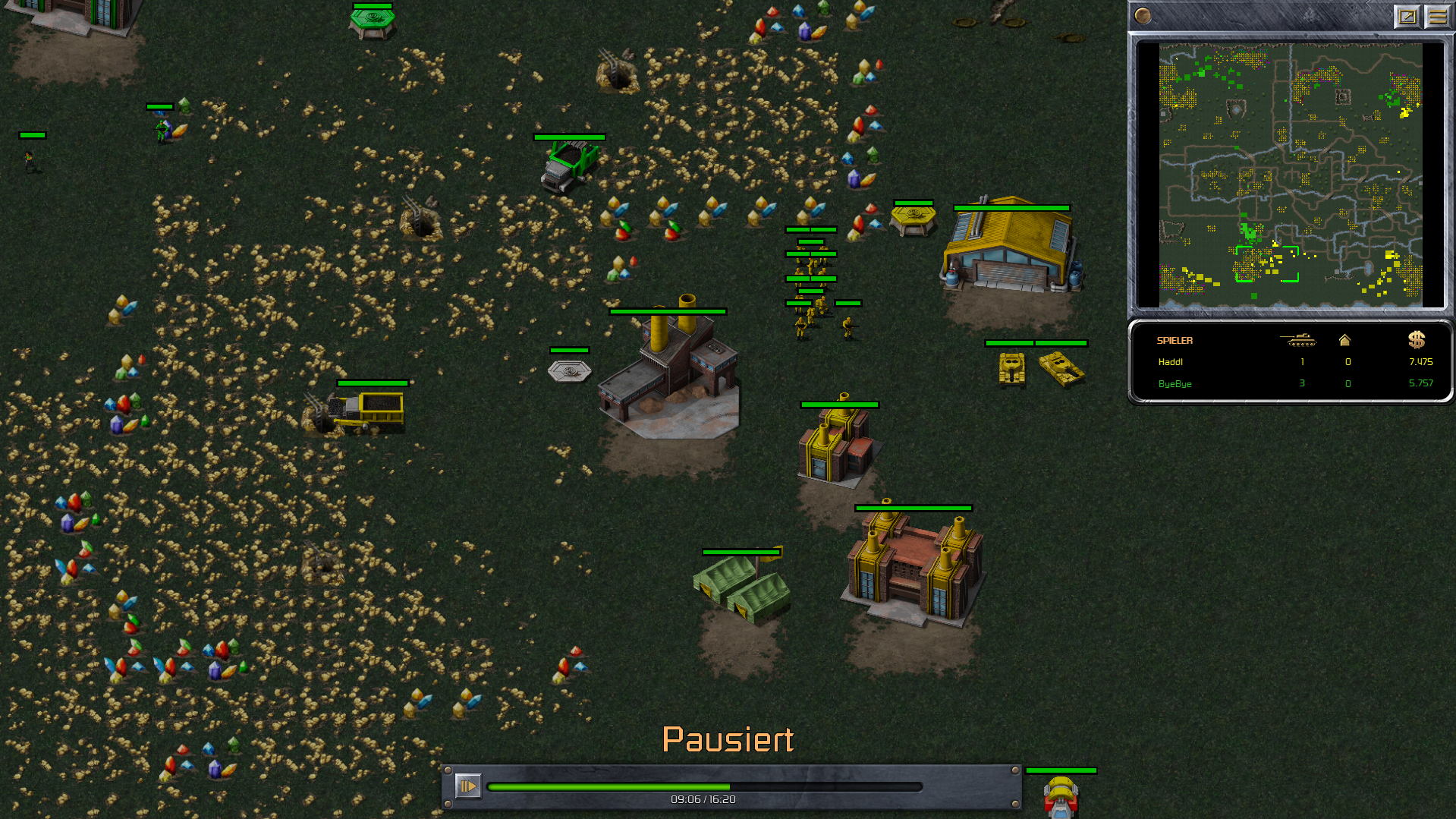Resume the replay with the play/pause button
Viewport: 1456px width, 819px height.
coord(467,786)
